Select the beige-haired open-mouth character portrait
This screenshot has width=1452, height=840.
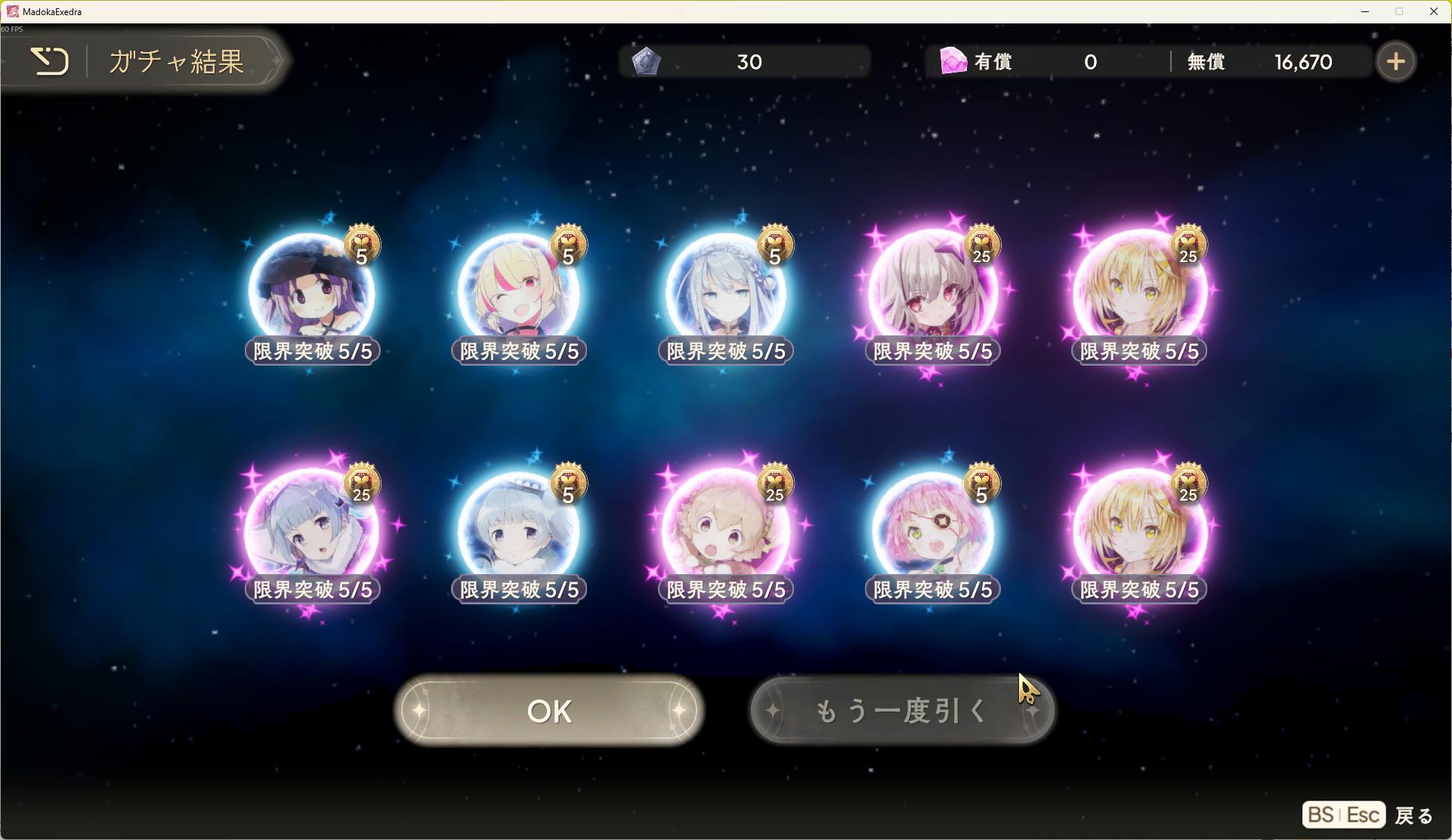point(725,531)
